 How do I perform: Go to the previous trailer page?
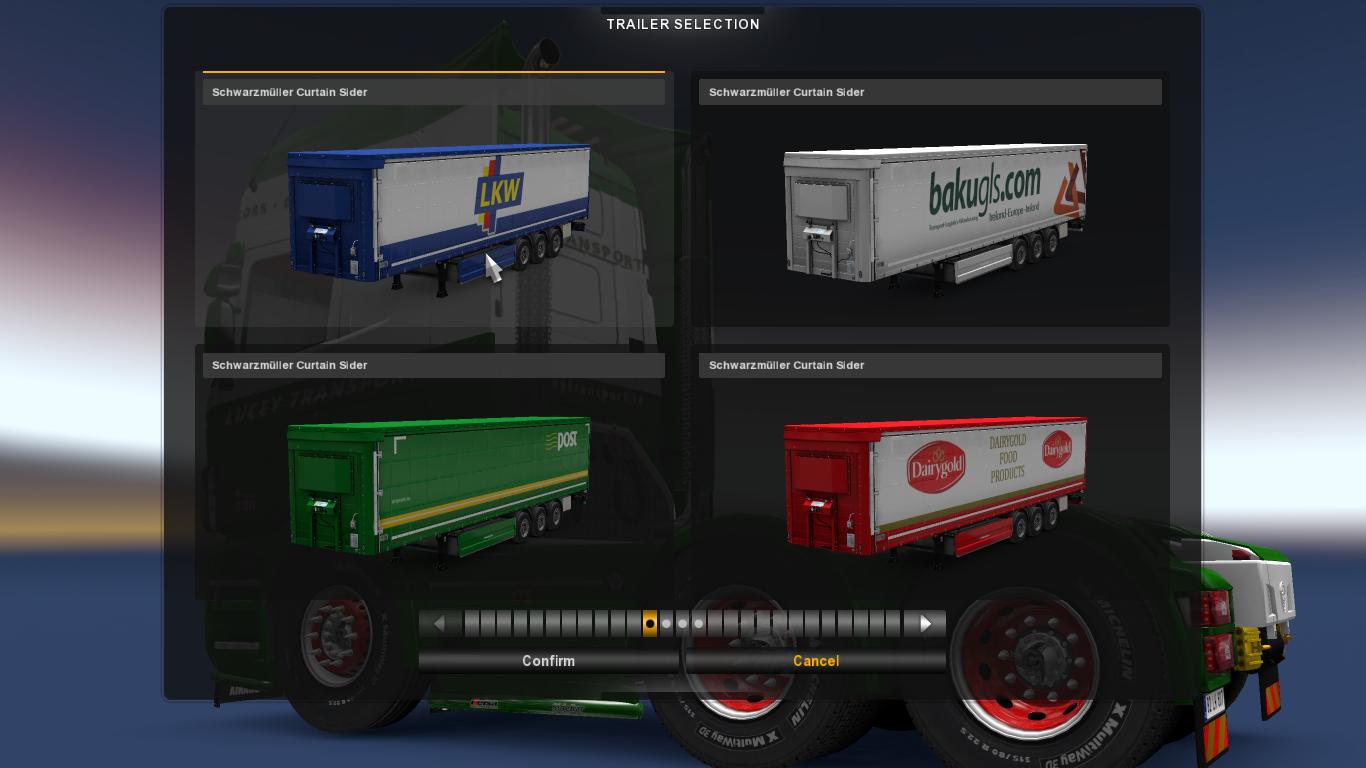439,624
